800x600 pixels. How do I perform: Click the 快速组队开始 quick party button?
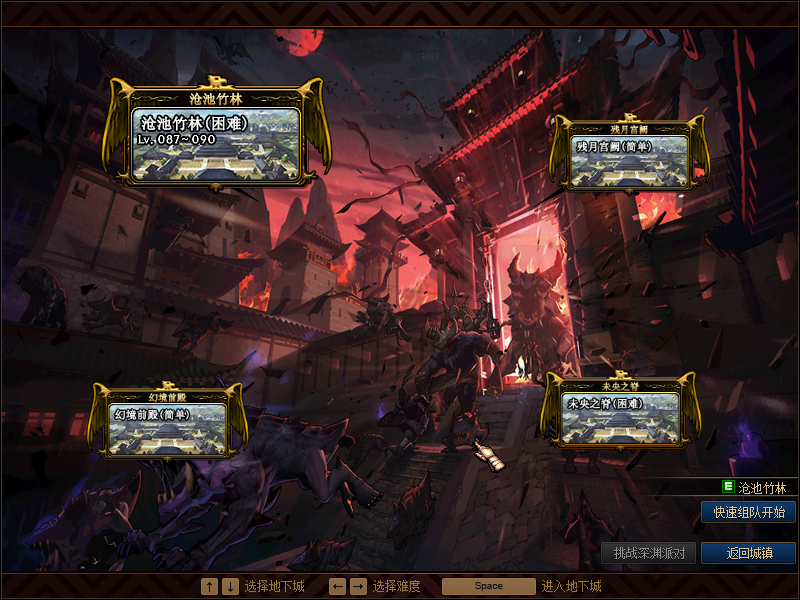[748, 512]
